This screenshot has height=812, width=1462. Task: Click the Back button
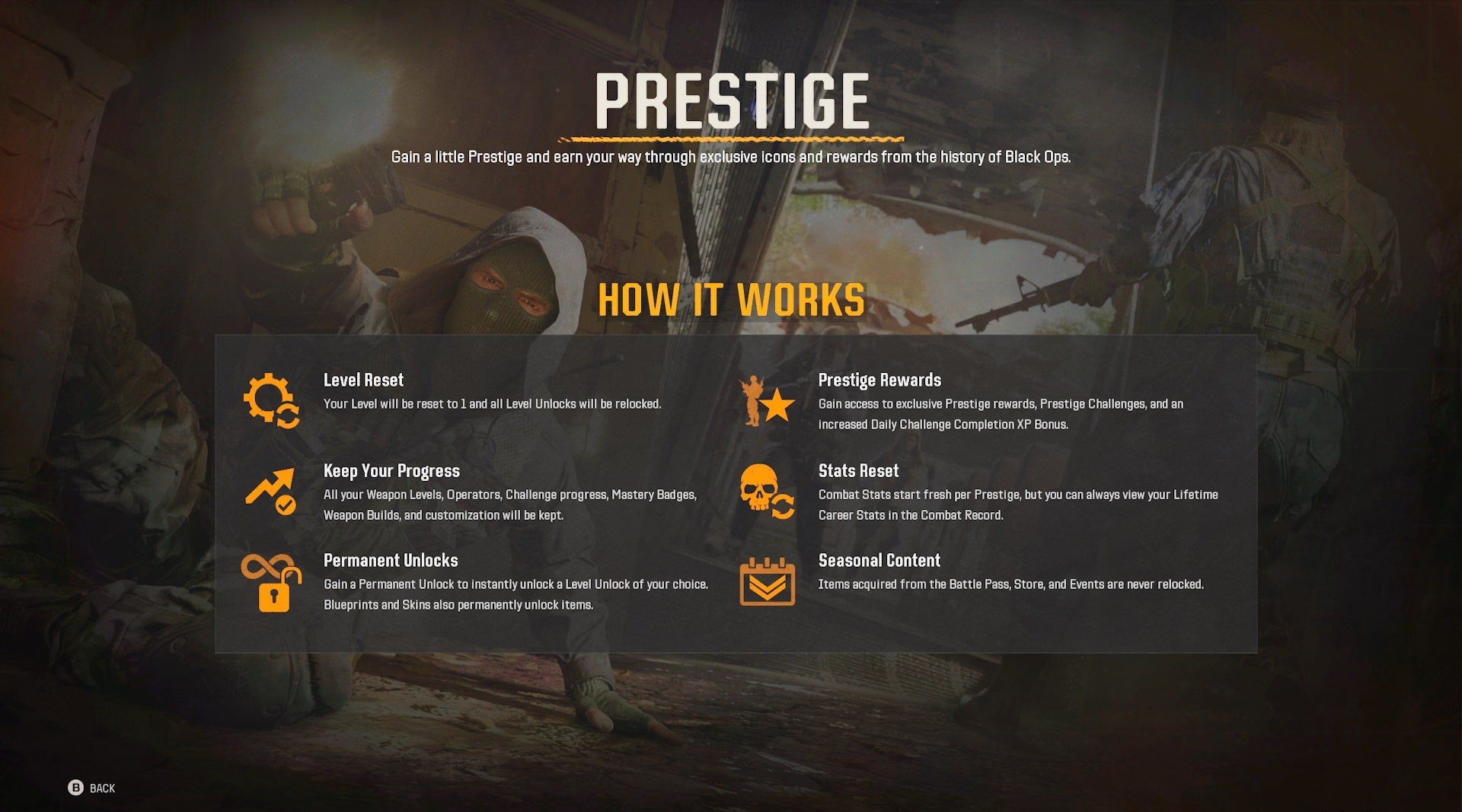(102, 788)
